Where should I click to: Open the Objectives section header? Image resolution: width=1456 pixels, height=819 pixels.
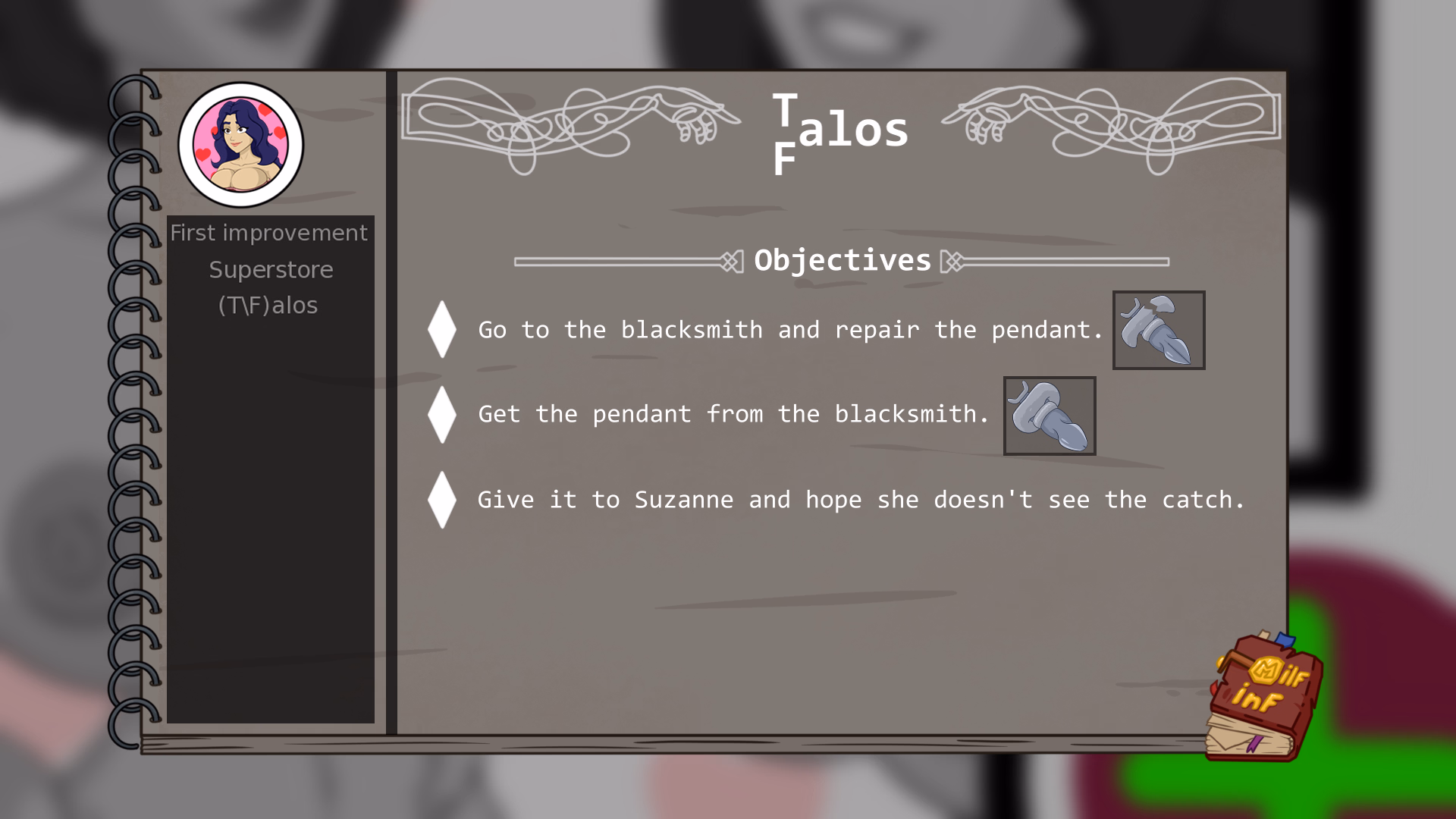coord(842,260)
